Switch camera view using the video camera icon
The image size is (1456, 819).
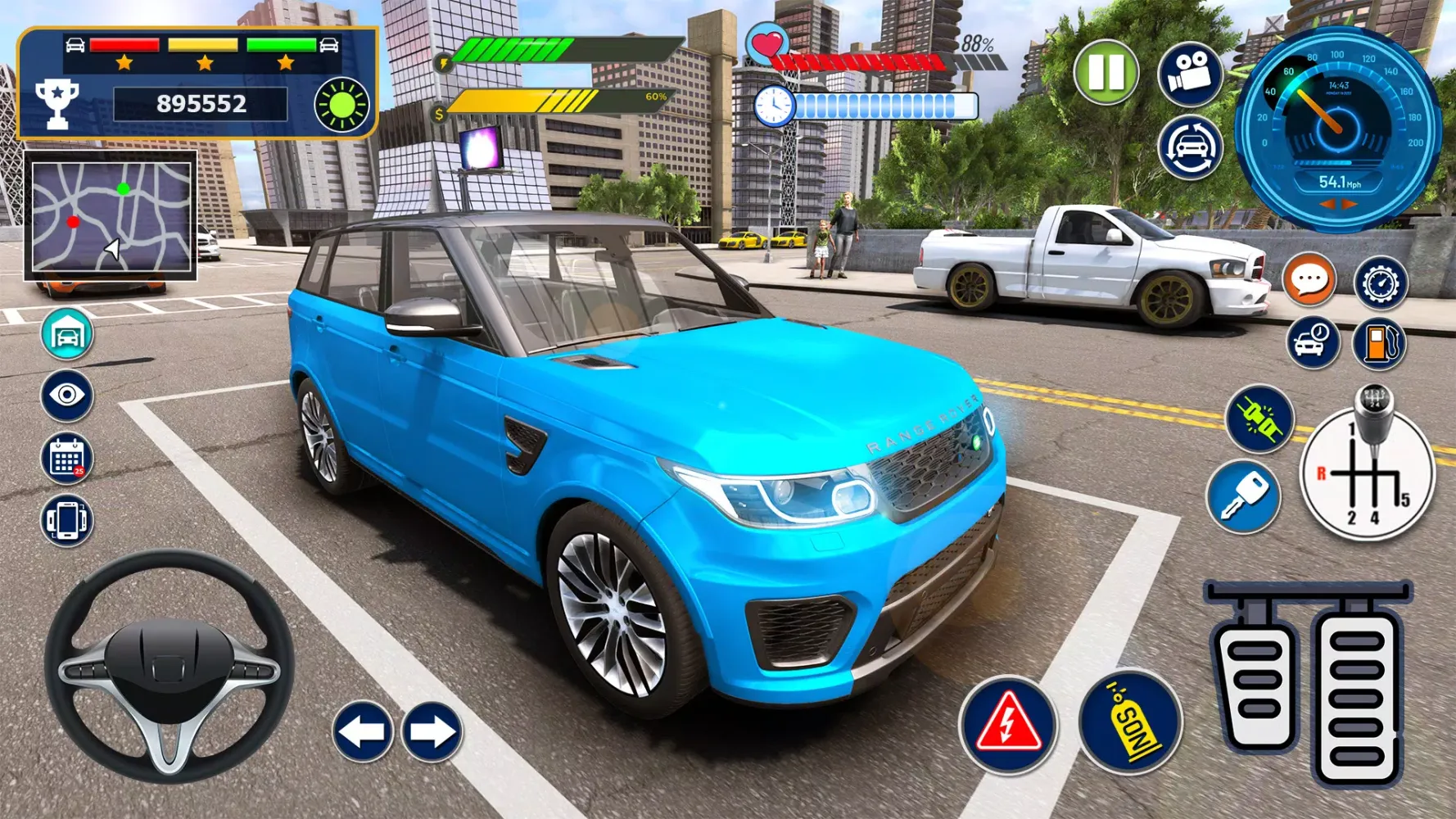pyautogui.click(x=1190, y=74)
